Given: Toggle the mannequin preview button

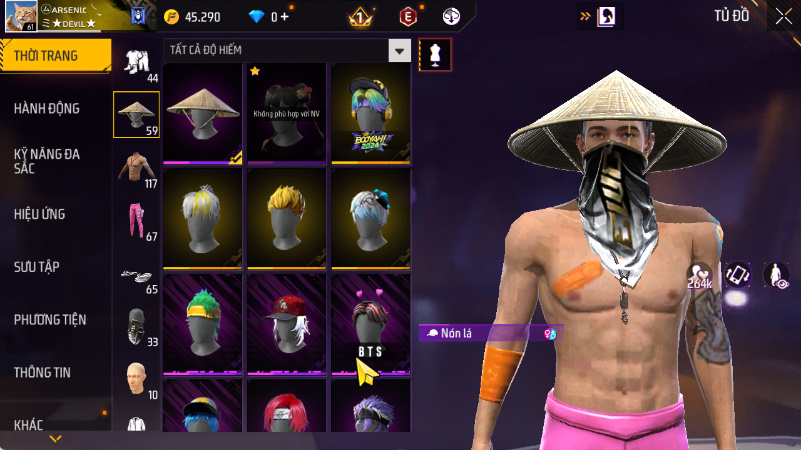Looking at the screenshot, I should [x=434, y=55].
